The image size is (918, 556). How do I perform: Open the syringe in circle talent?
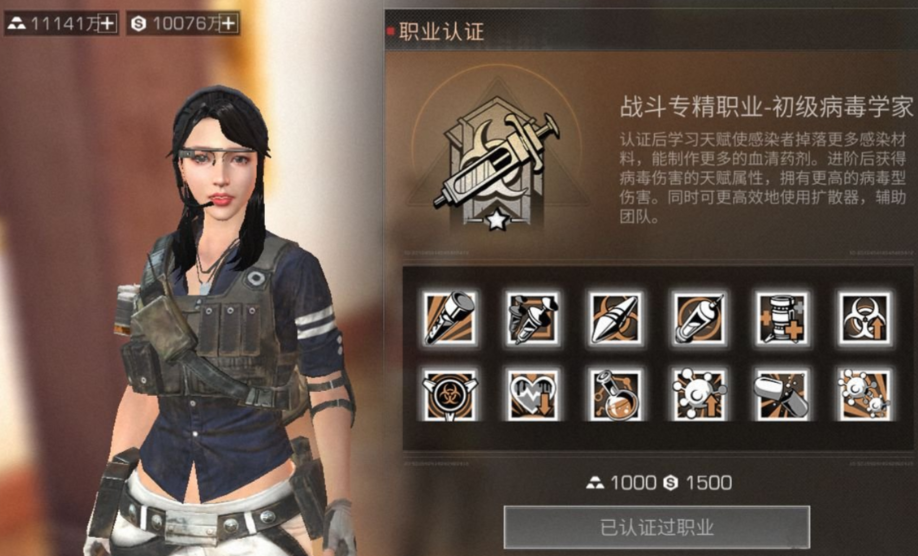click(x=699, y=318)
